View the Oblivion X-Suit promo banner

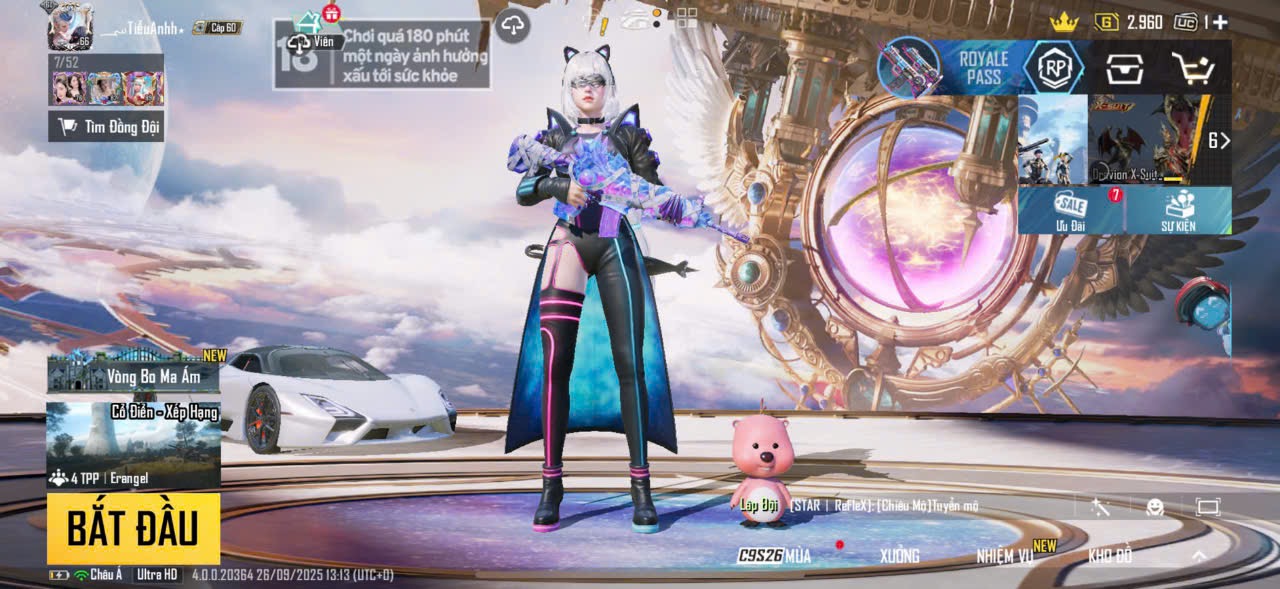tap(1148, 139)
